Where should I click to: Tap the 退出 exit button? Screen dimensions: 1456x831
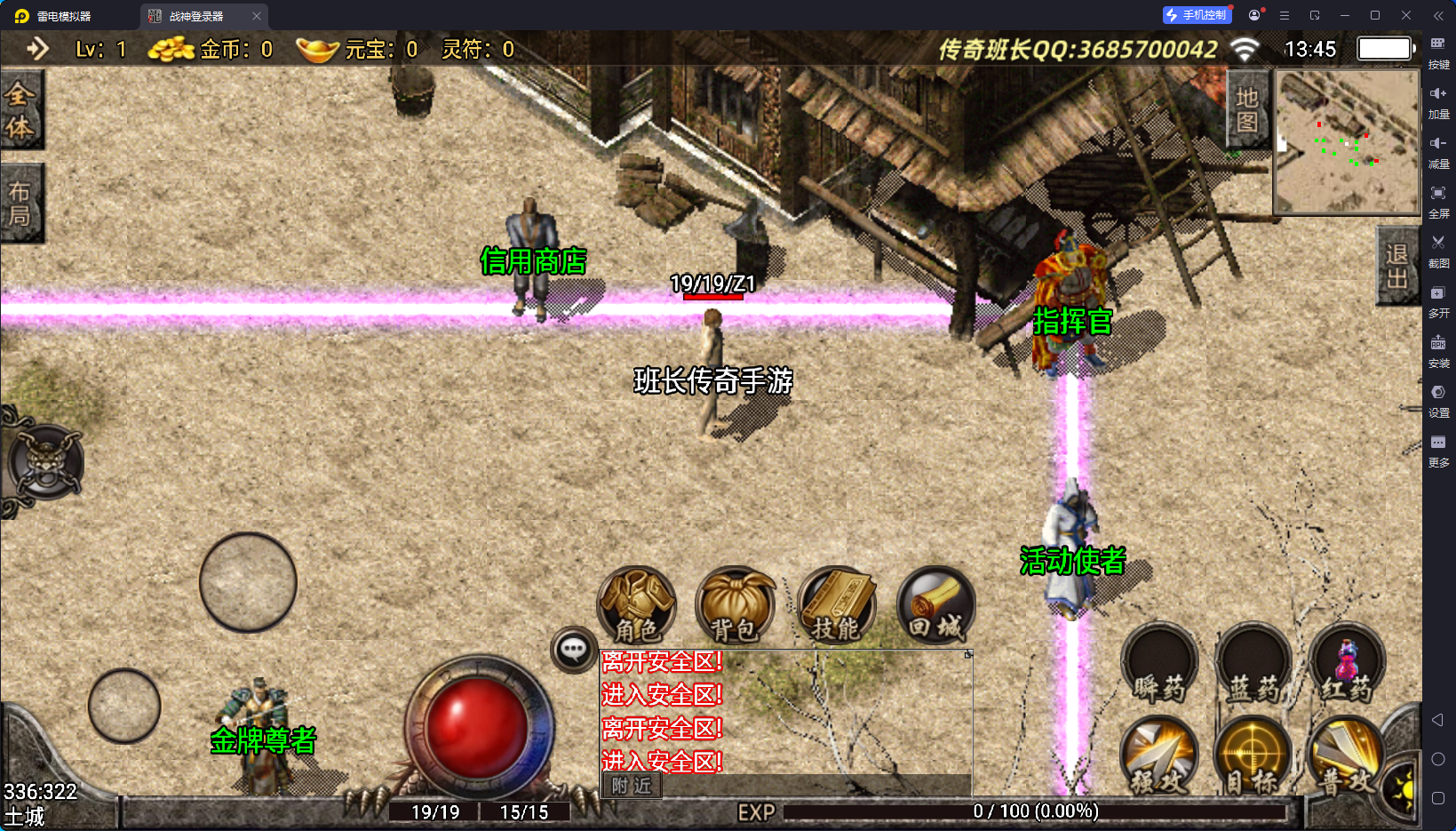coord(1396,266)
